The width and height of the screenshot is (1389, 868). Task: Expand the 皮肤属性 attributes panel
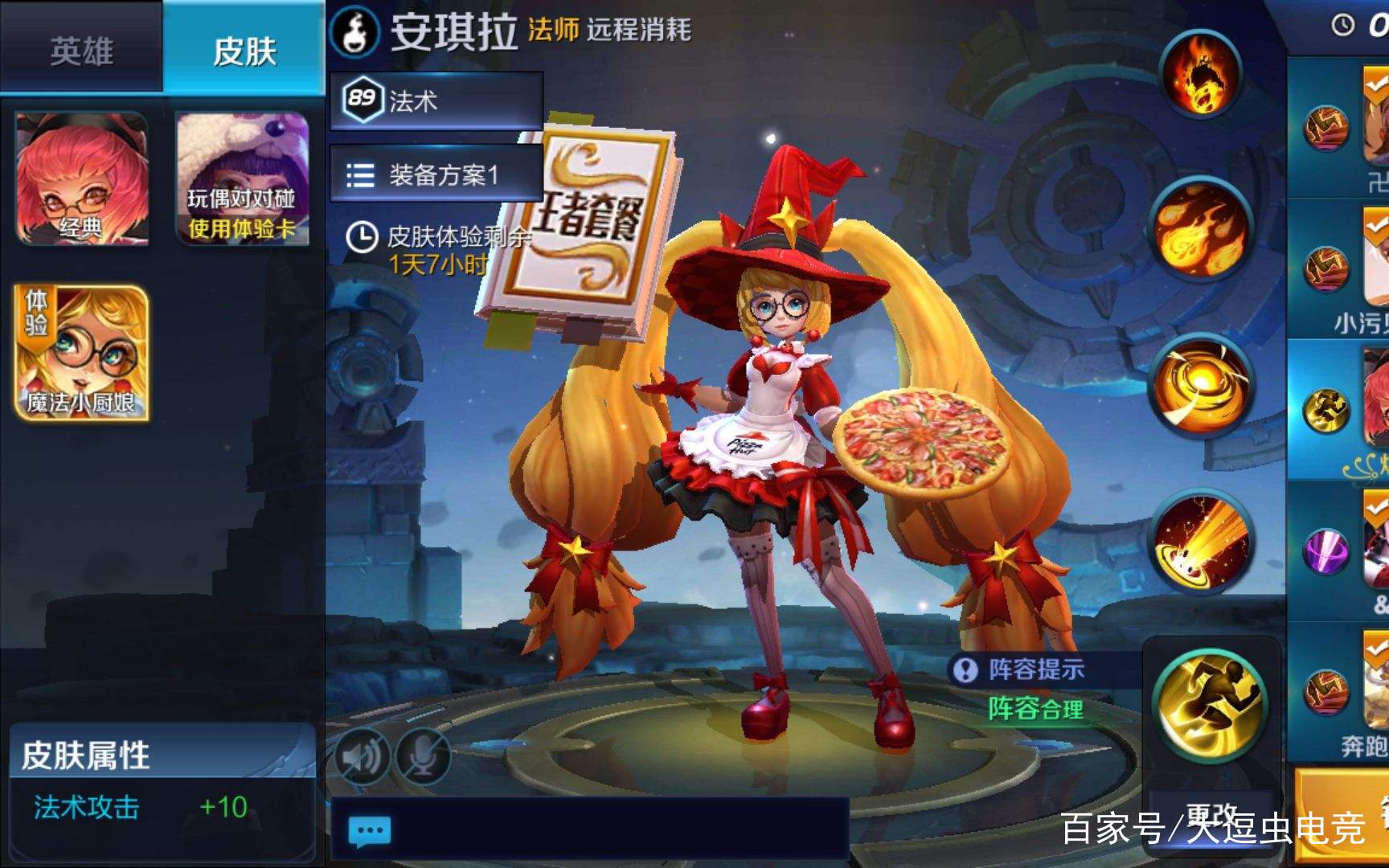point(84,752)
